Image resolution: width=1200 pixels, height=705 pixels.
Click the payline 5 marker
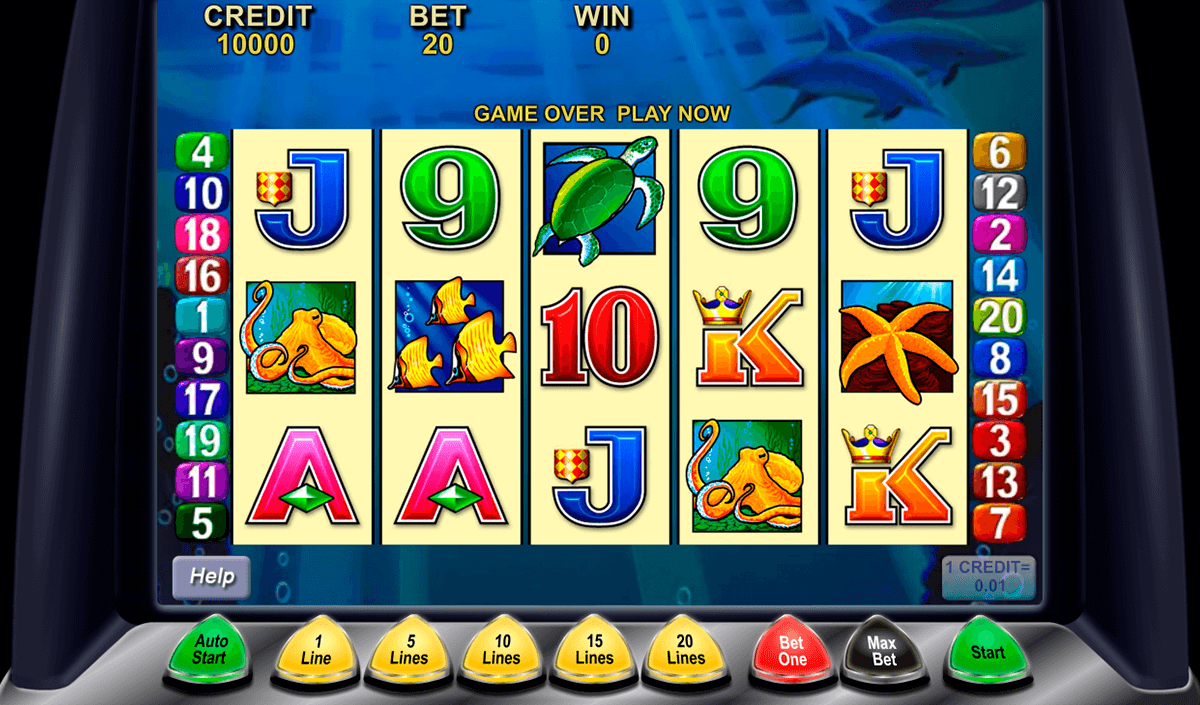[x=202, y=522]
